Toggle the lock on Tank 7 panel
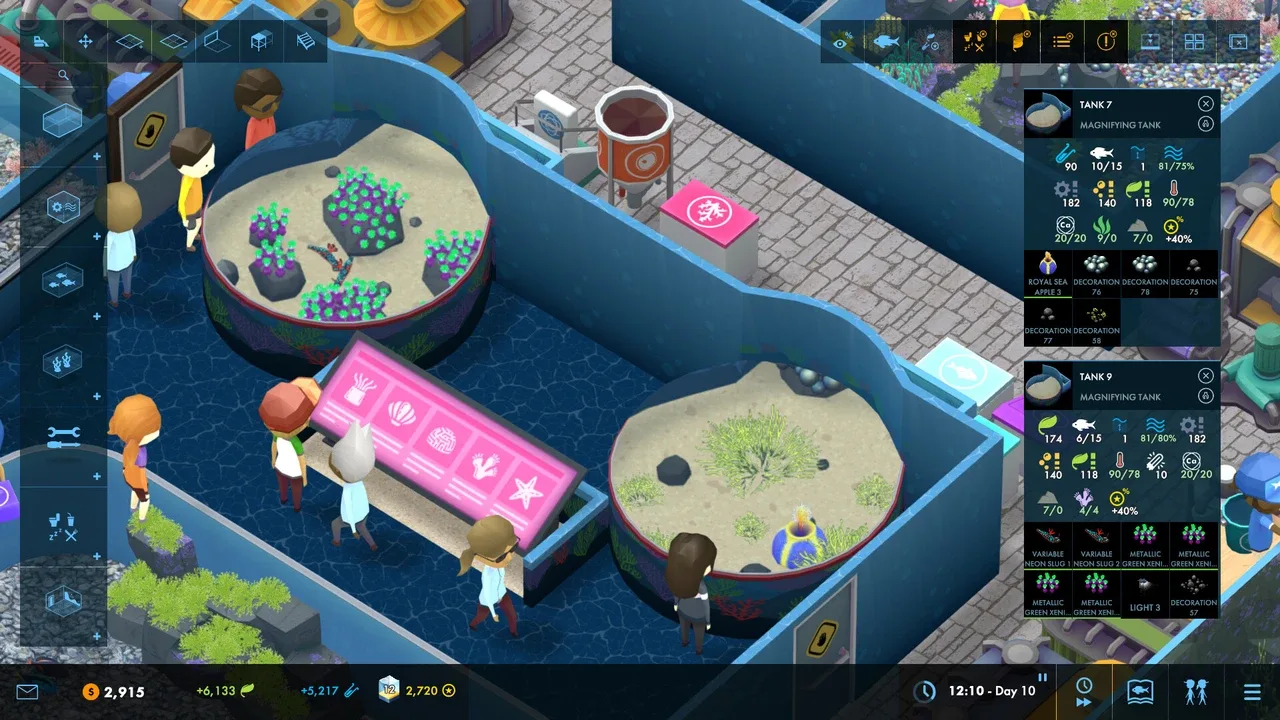Screen dimensions: 1280x720 point(1205,124)
